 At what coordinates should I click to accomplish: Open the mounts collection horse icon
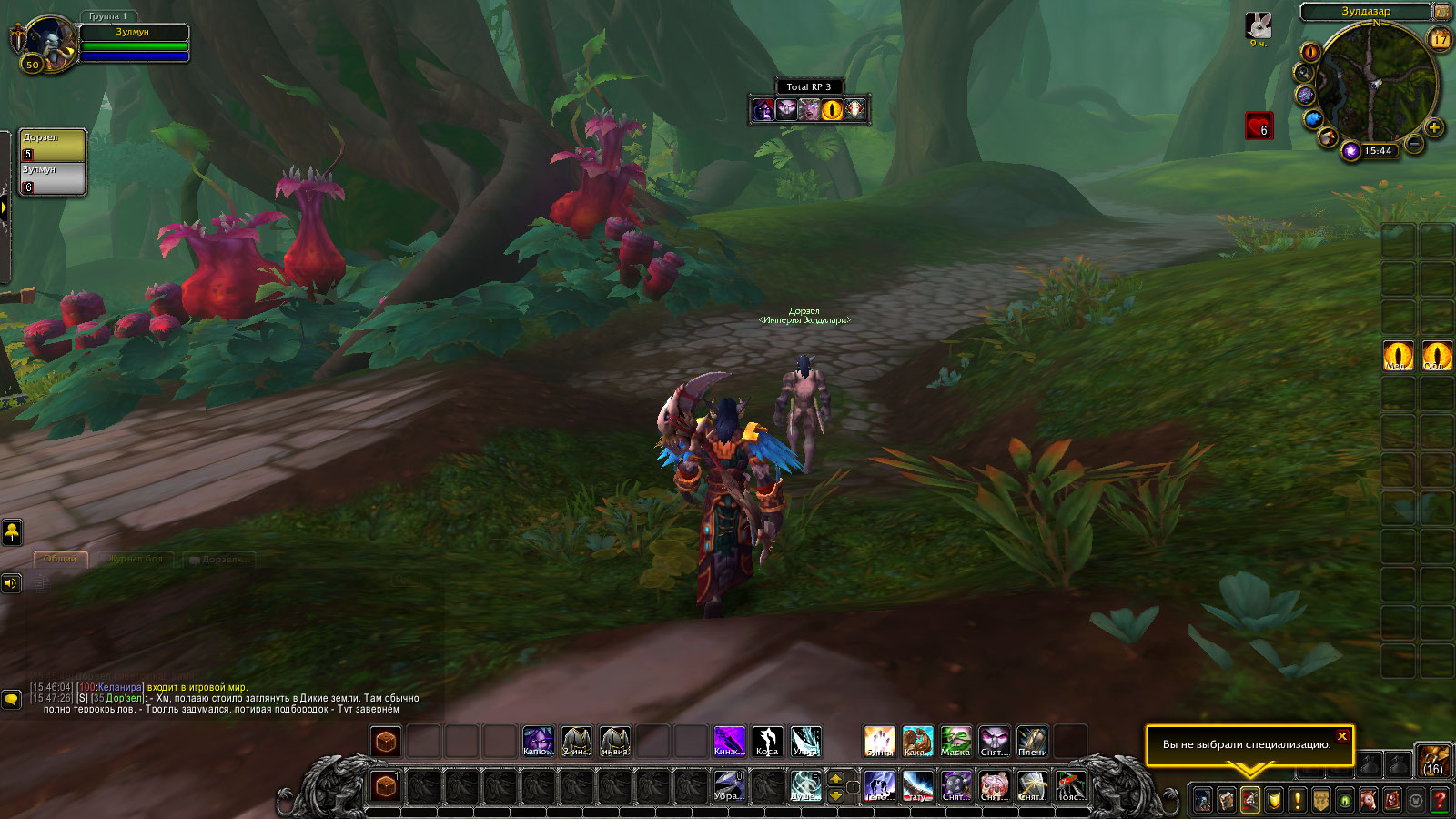(x=1369, y=801)
